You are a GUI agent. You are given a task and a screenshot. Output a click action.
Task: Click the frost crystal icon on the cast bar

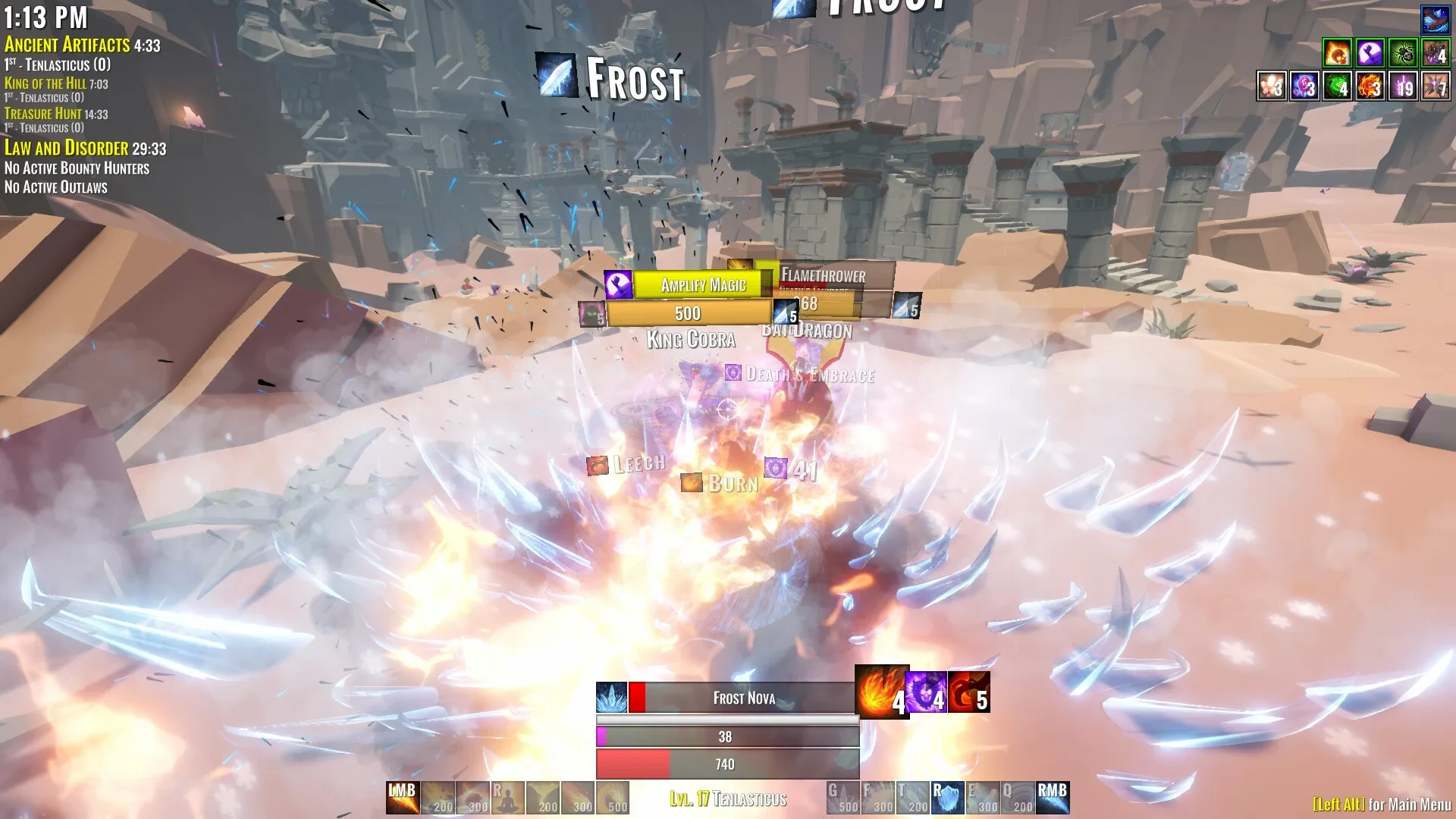(x=611, y=697)
